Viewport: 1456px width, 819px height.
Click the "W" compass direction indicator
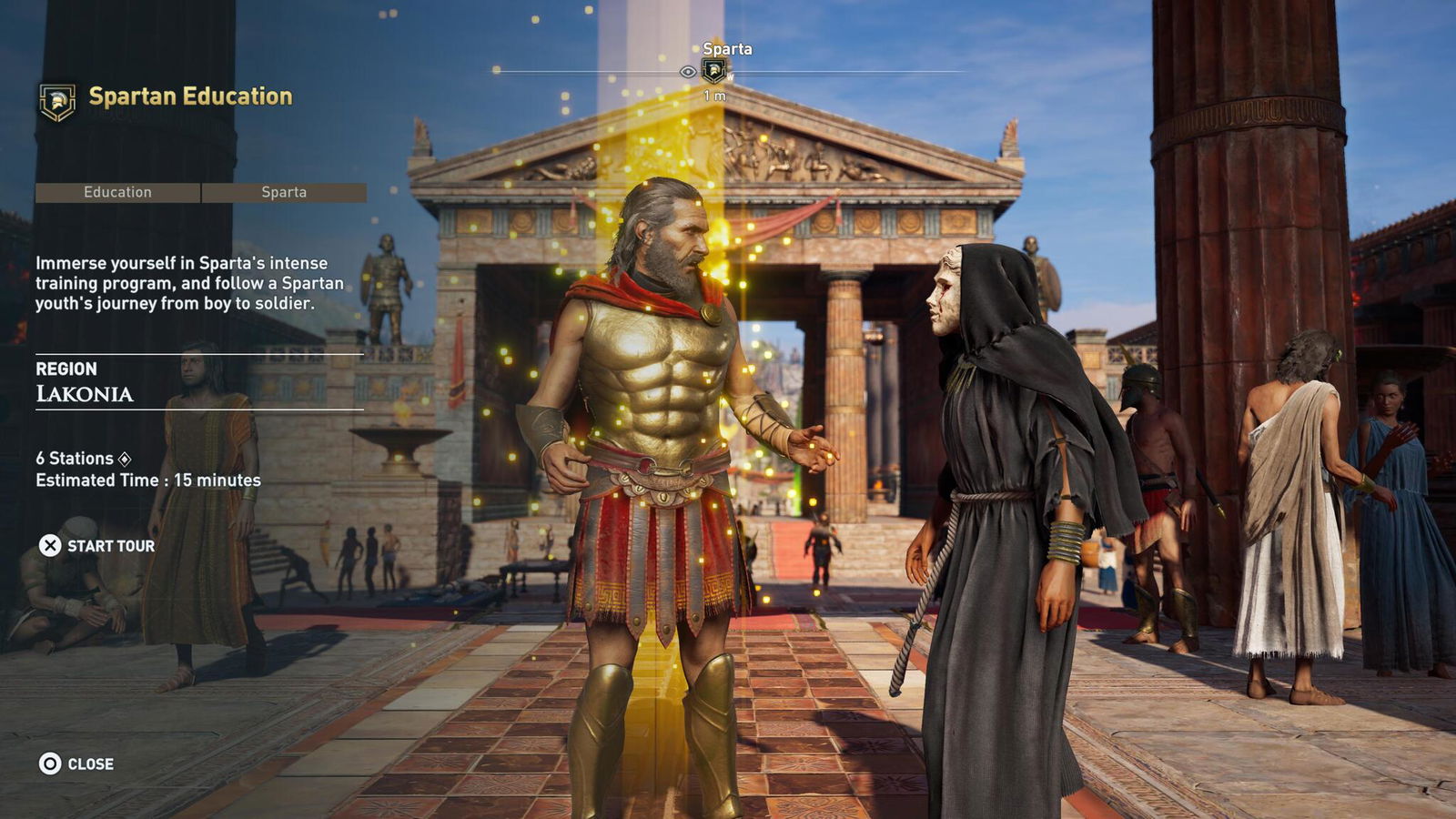730,76
